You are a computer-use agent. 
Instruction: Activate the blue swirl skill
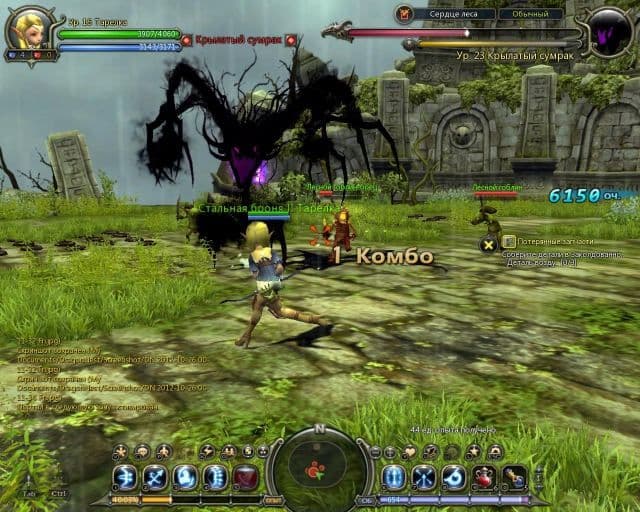(454, 478)
